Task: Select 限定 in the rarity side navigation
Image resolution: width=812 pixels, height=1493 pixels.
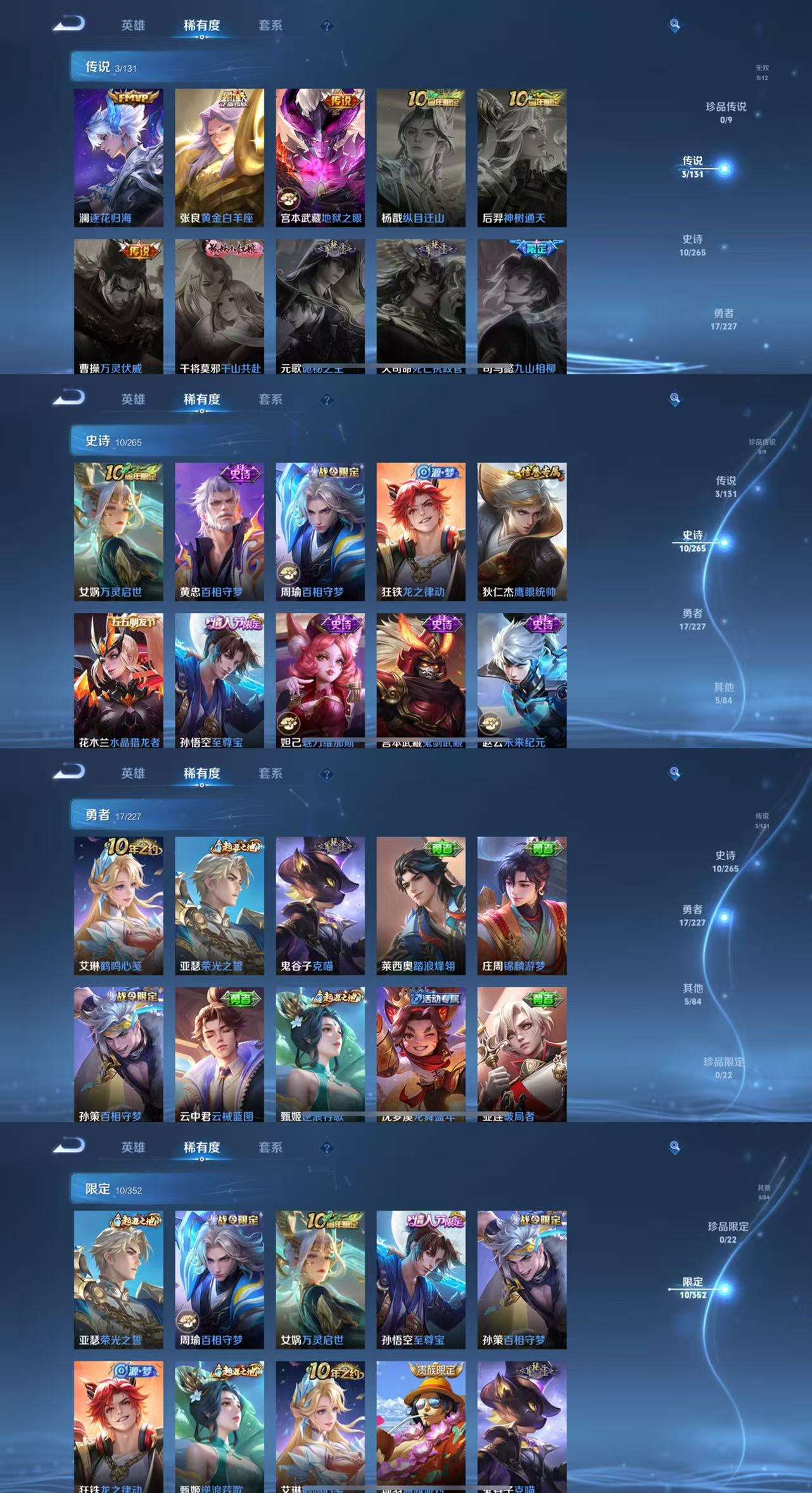Action: 693,1288
